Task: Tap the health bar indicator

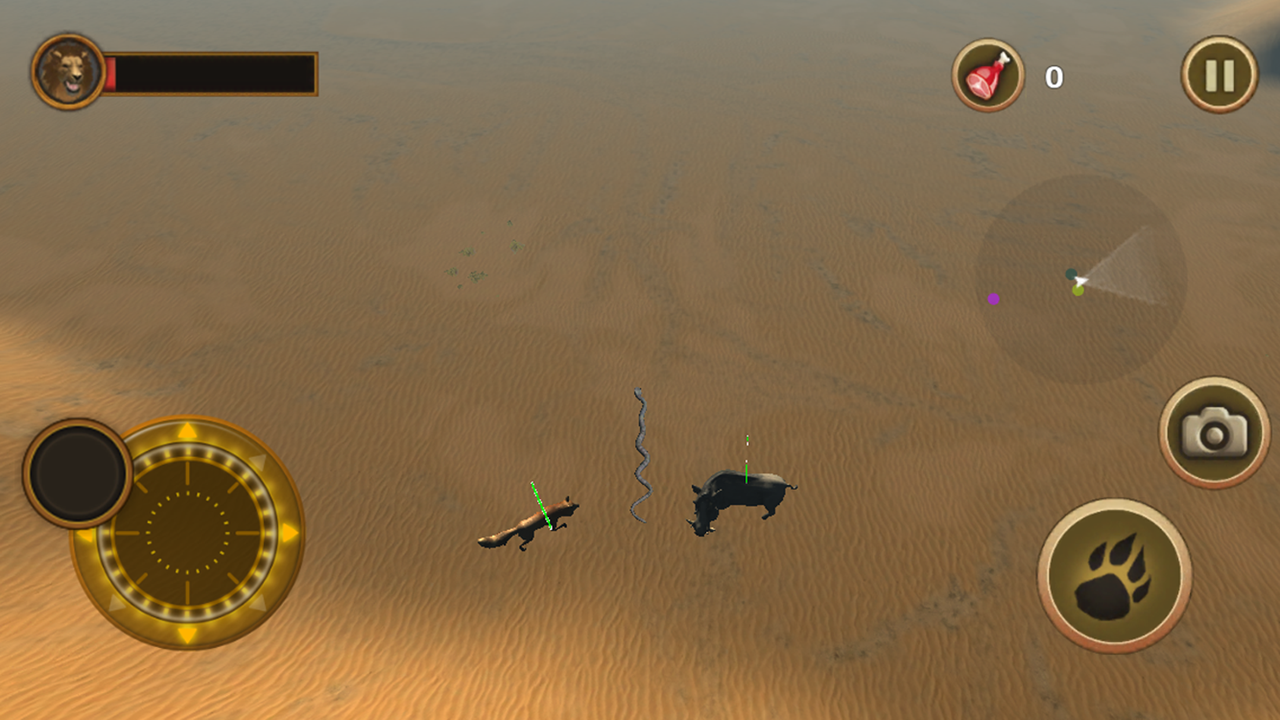Action: [x=210, y=70]
